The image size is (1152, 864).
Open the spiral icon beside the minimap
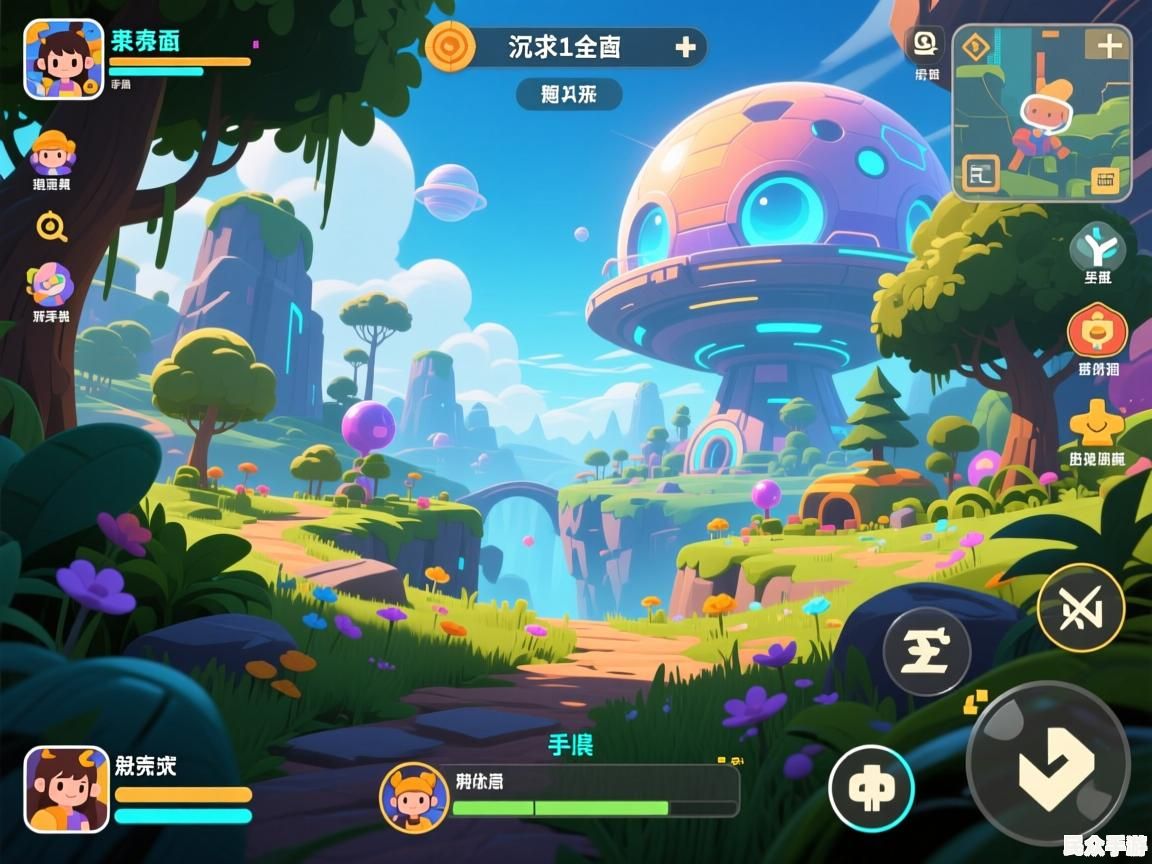click(x=926, y=43)
